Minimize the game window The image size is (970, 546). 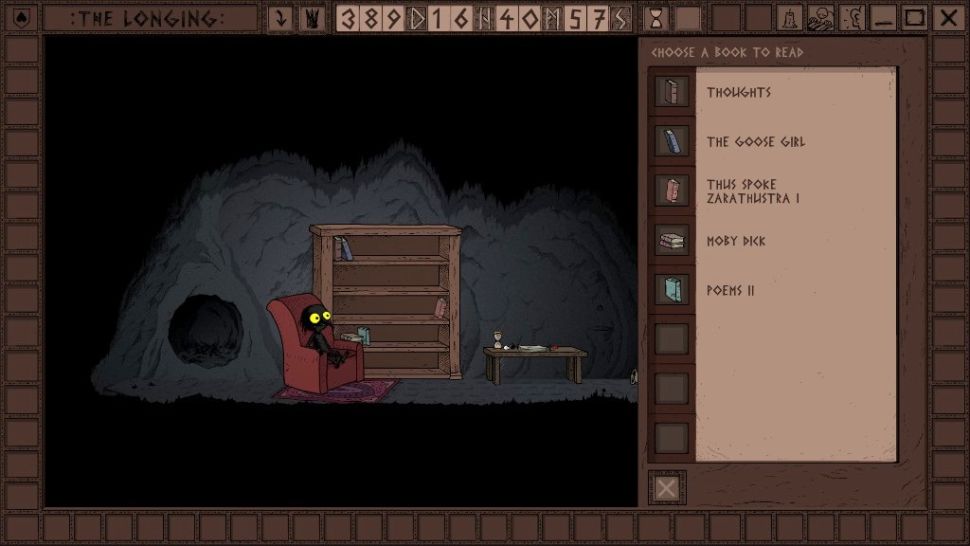[x=882, y=18]
